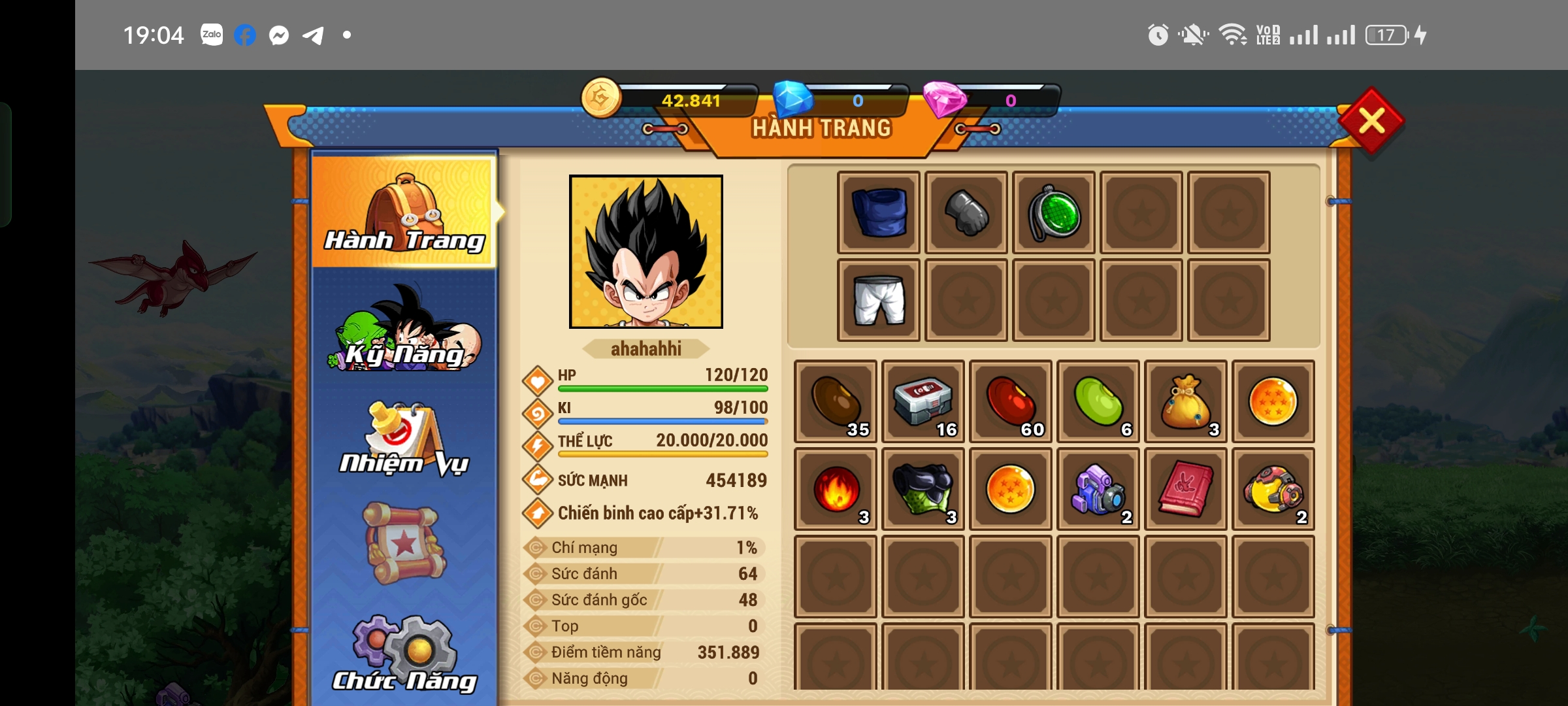
Task: Select the brown bean stack of 35
Action: pyautogui.click(x=836, y=401)
